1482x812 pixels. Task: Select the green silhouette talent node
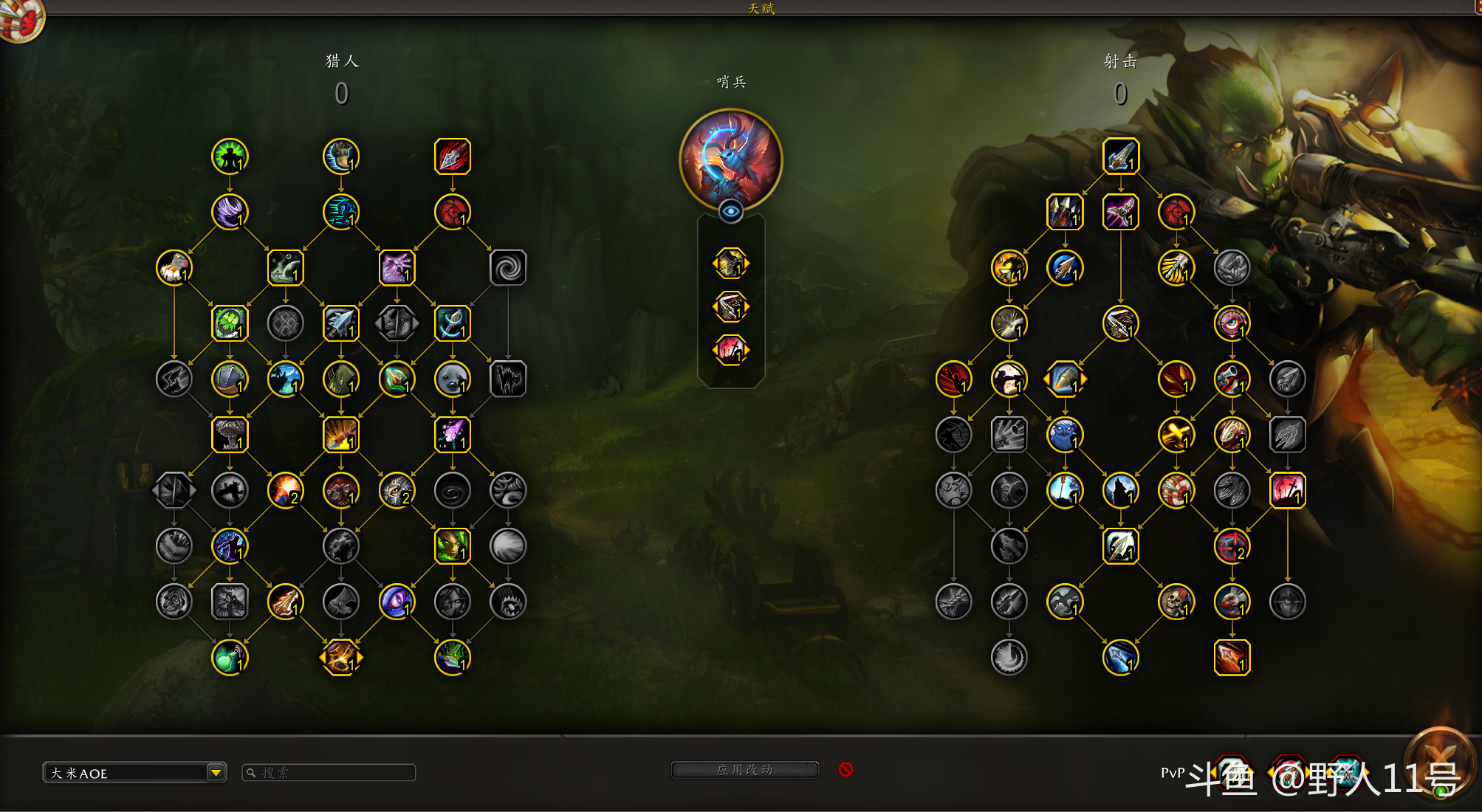click(x=230, y=156)
